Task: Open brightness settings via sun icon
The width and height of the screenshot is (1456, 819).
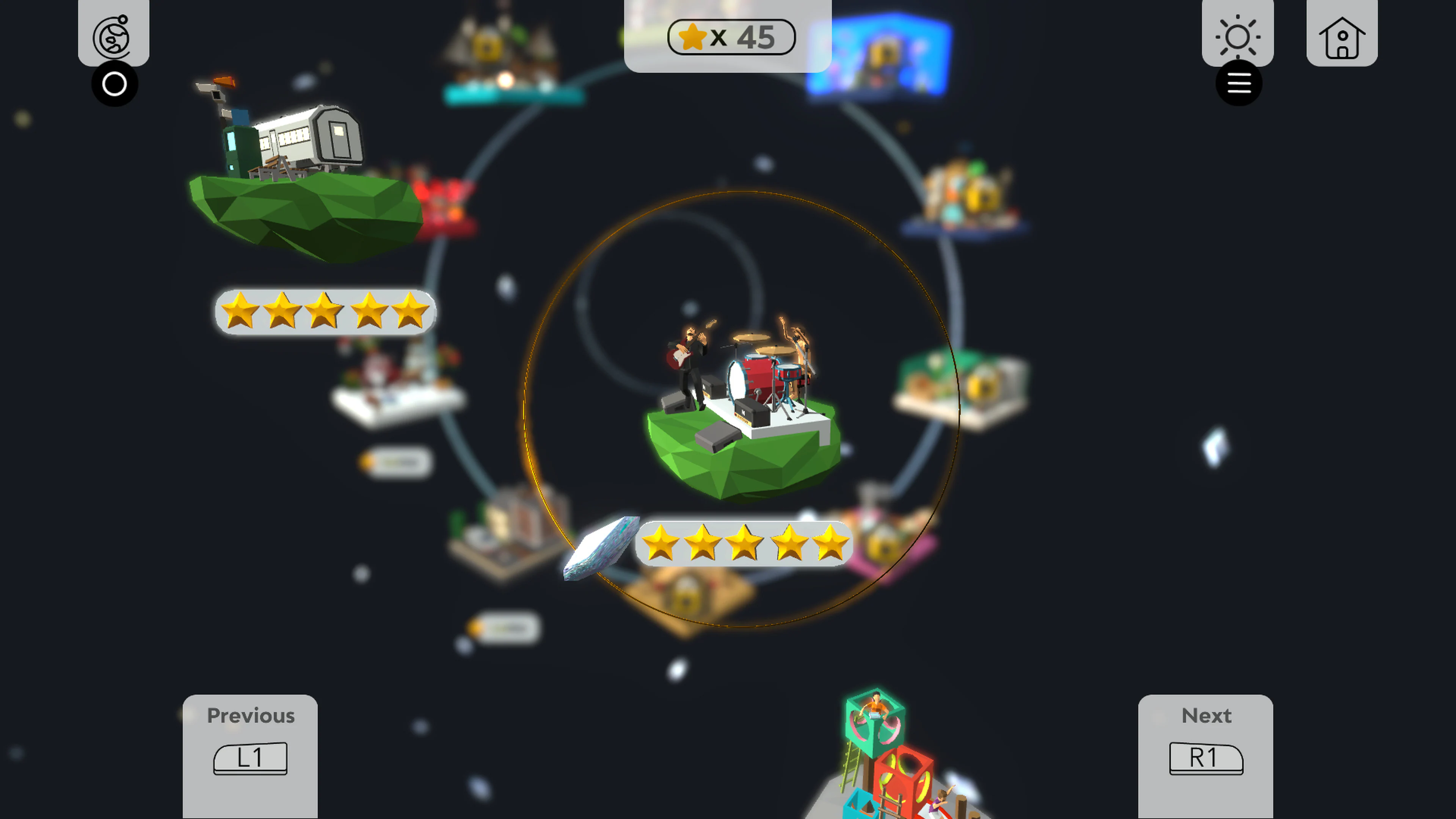Action: point(1237,36)
